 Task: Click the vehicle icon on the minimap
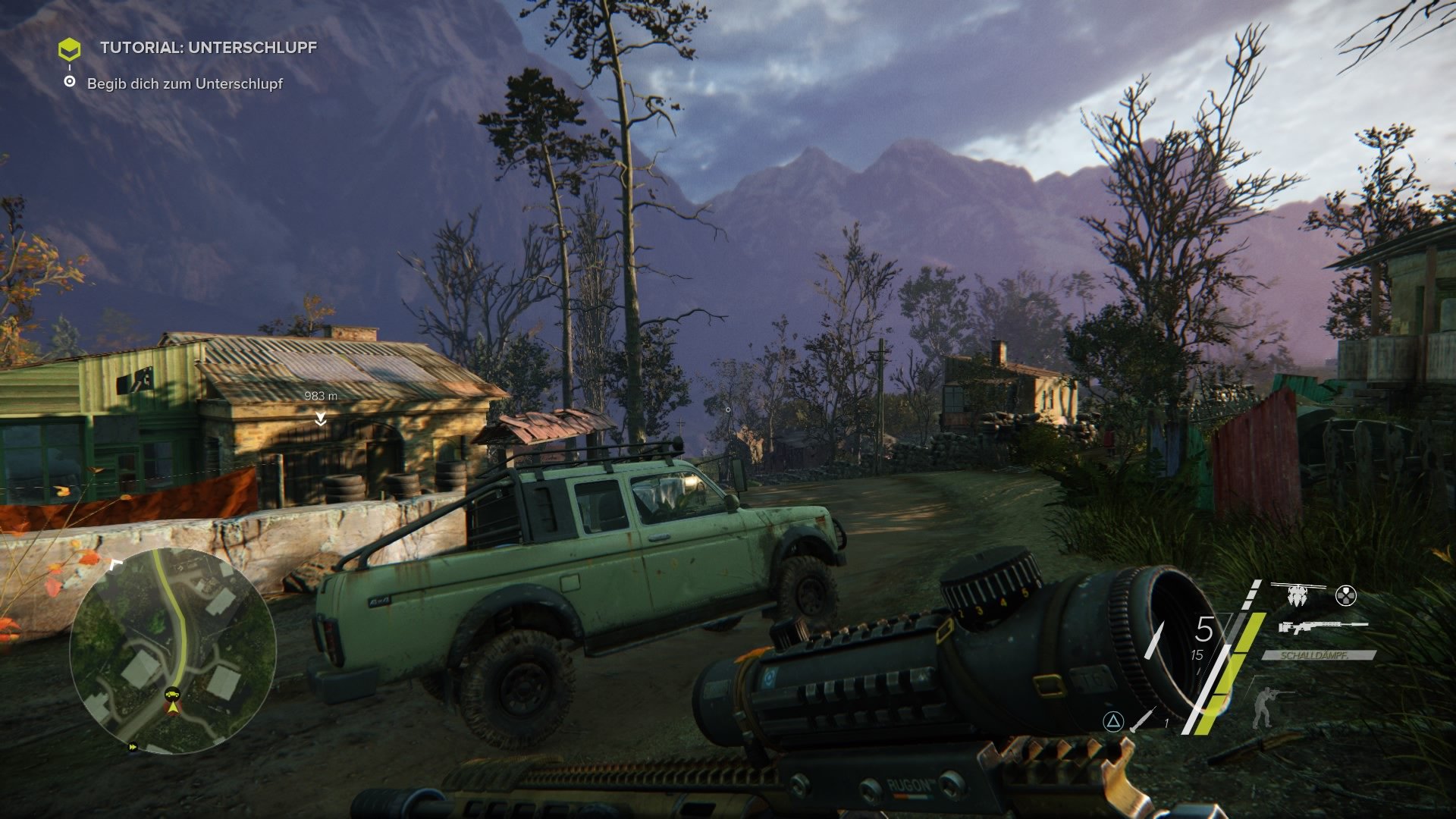pos(171,693)
